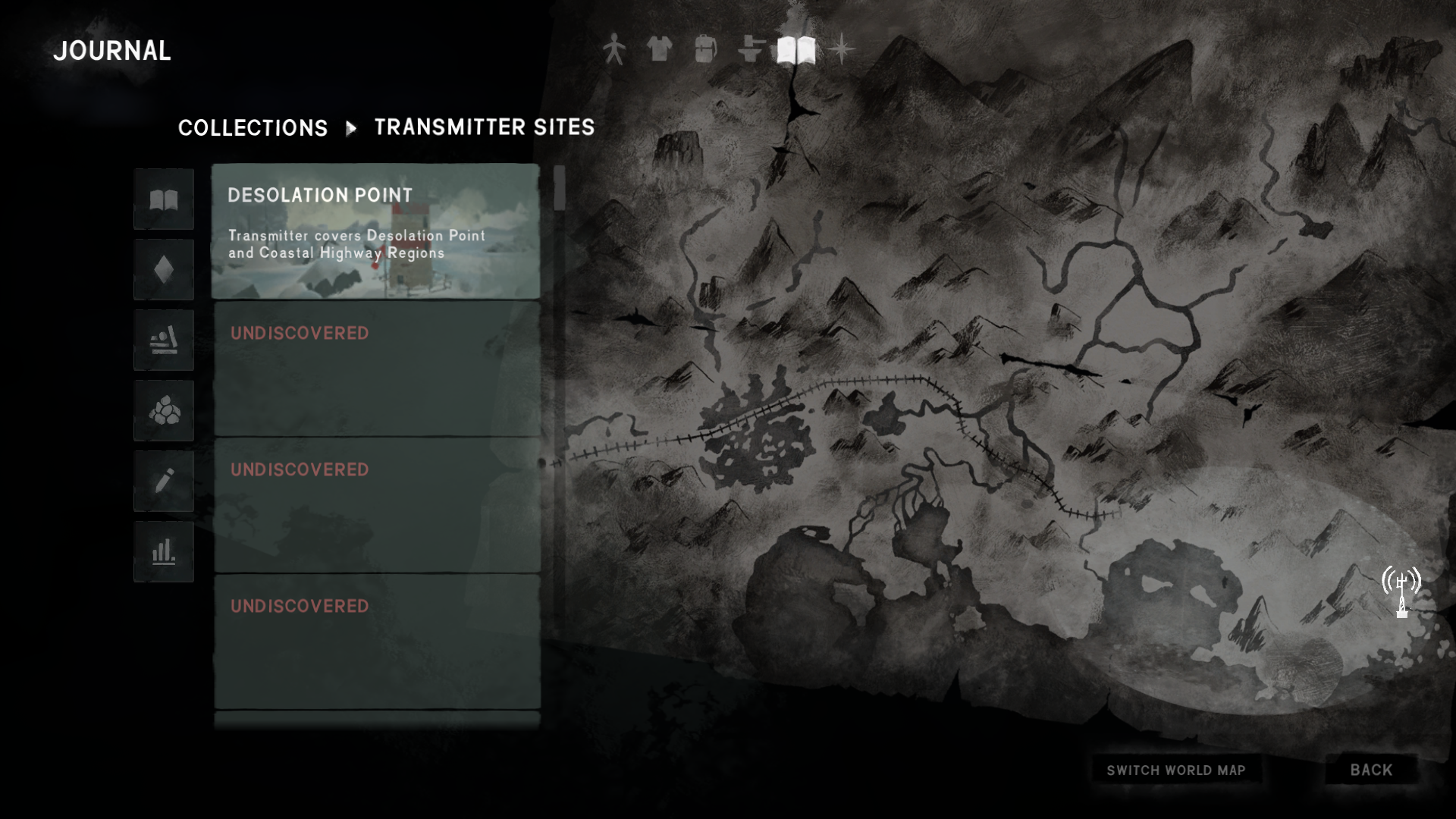Viewport: 1456px width, 819px height.
Task: Select the Desolation Point transmitter entry
Action: (375, 231)
